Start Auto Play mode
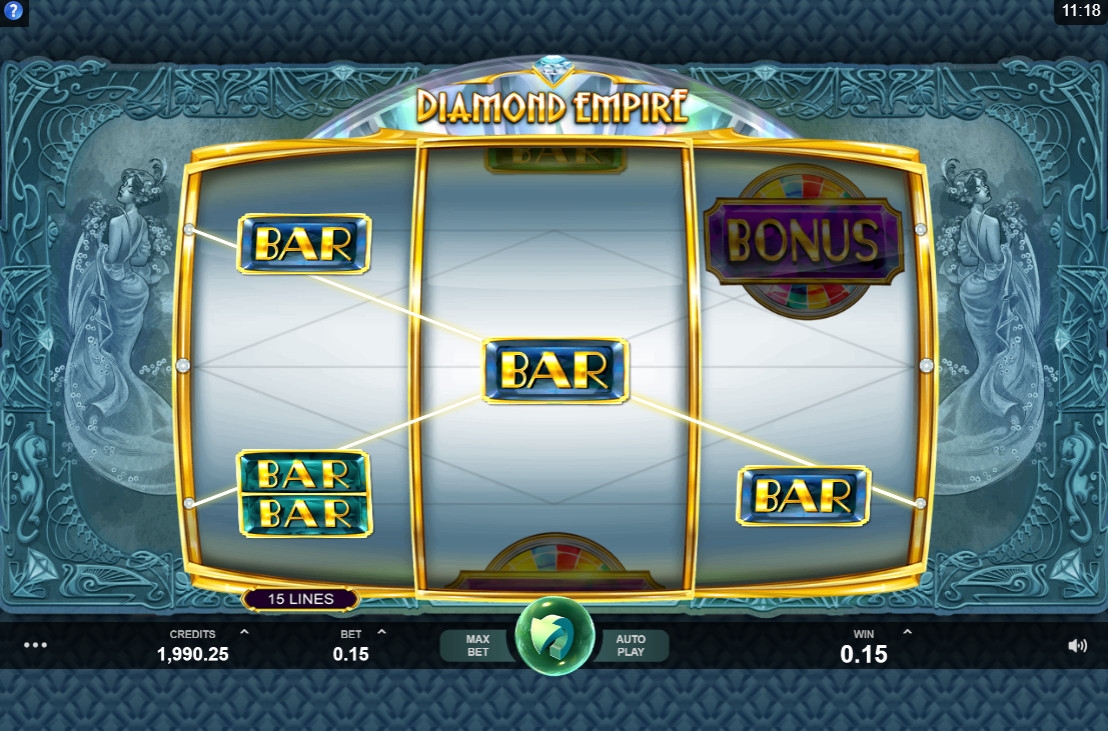The width and height of the screenshot is (1108, 731). point(630,646)
